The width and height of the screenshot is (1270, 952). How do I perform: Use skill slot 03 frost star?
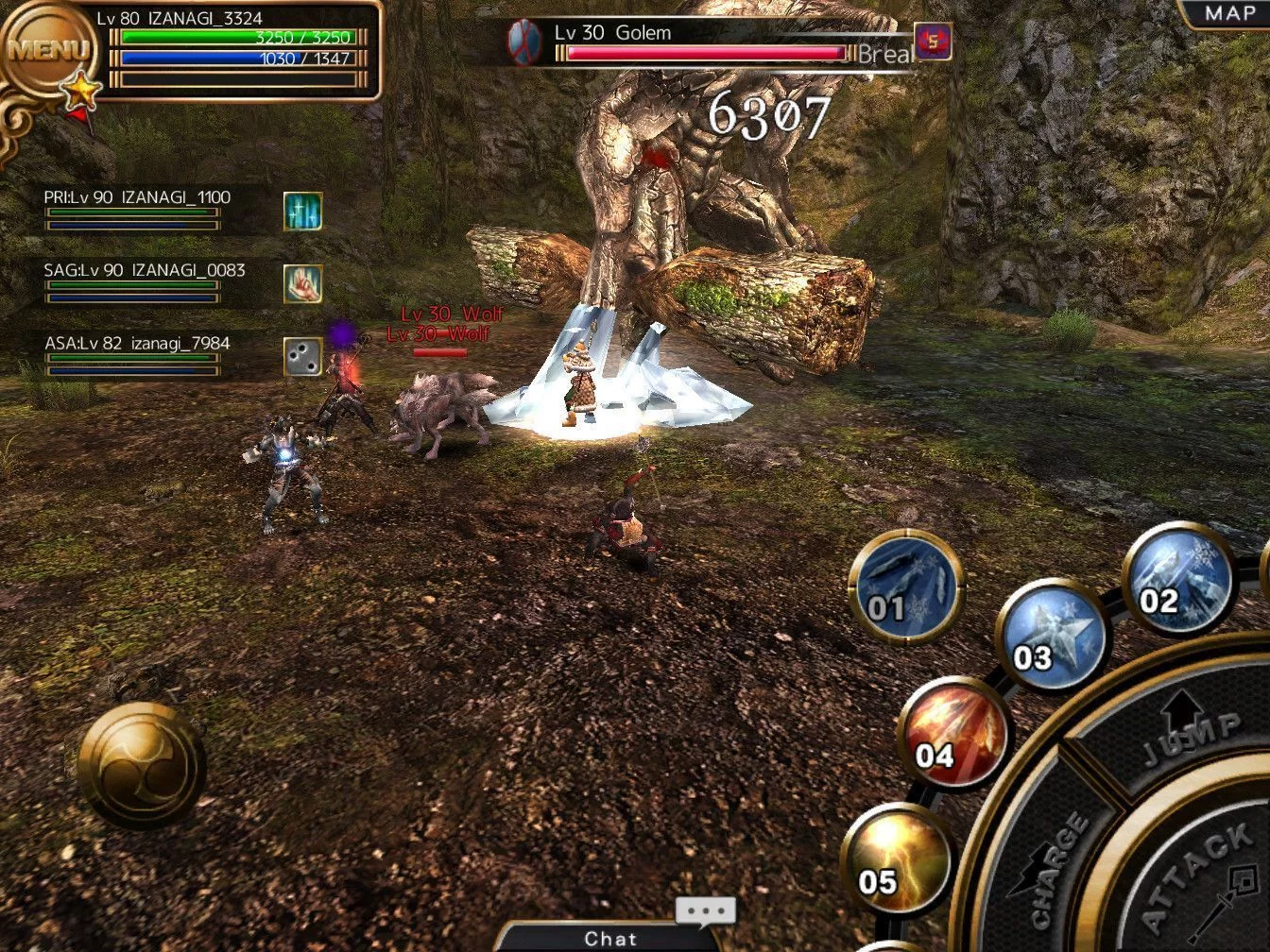[x=1051, y=635]
